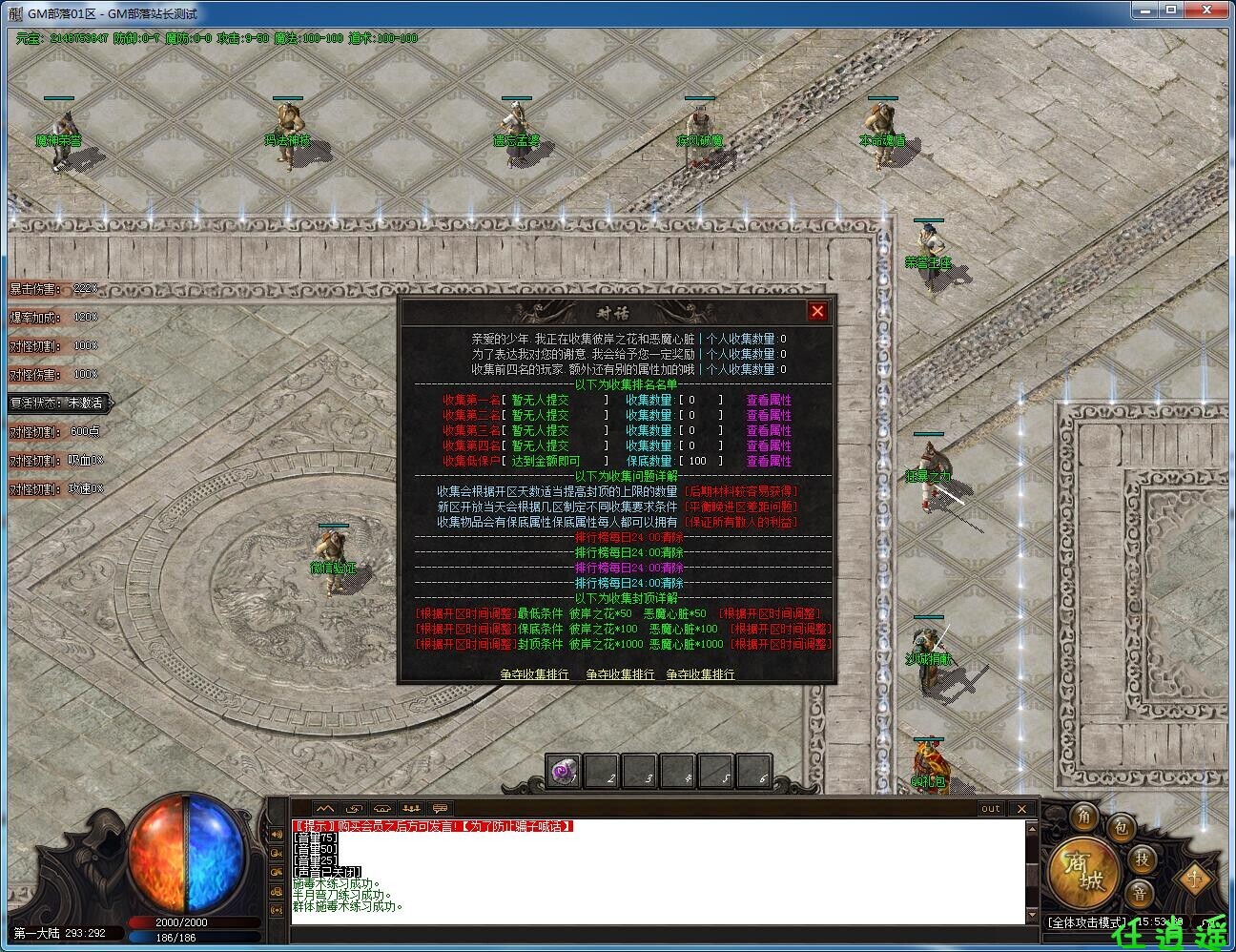This screenshot has height=952, width=1236.
Task: Open the bag 包 button
Action: [1120, 828]
